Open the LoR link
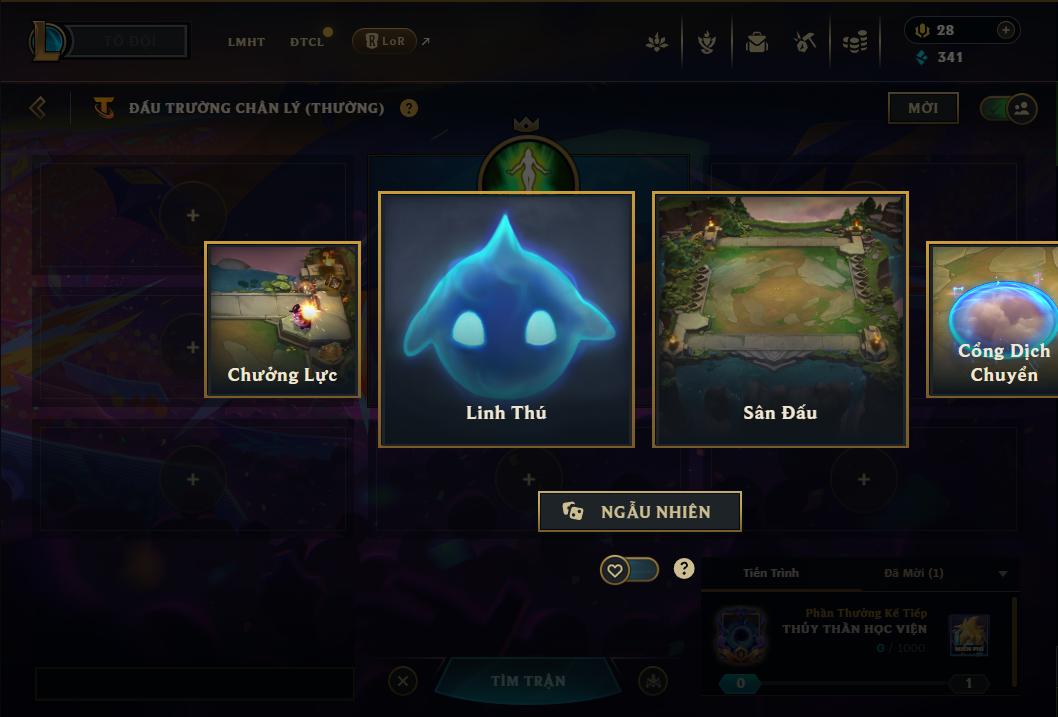 pos(385,41)
